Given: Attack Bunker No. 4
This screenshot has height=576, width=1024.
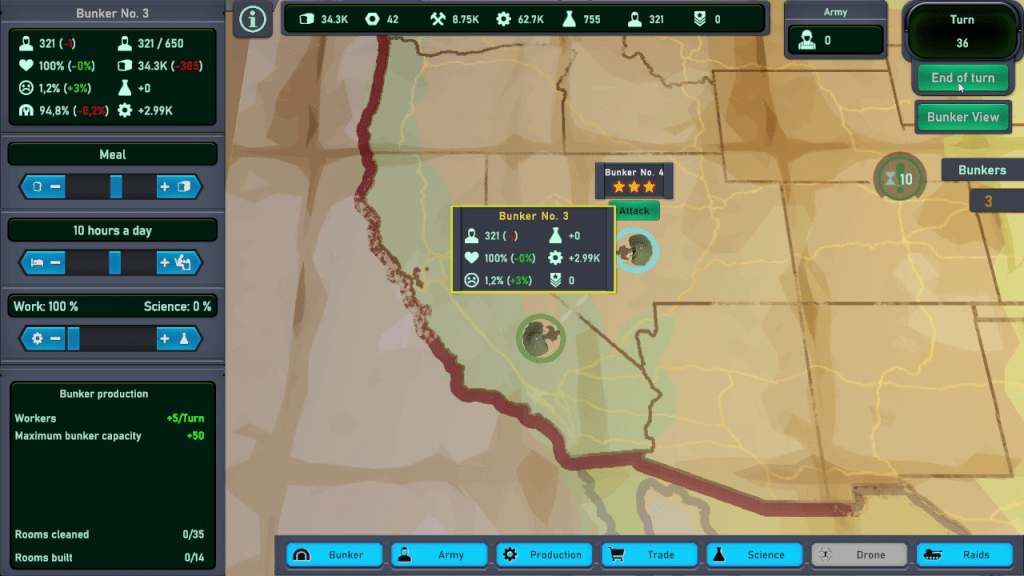Looking at the screenshot, I should 634,211.
